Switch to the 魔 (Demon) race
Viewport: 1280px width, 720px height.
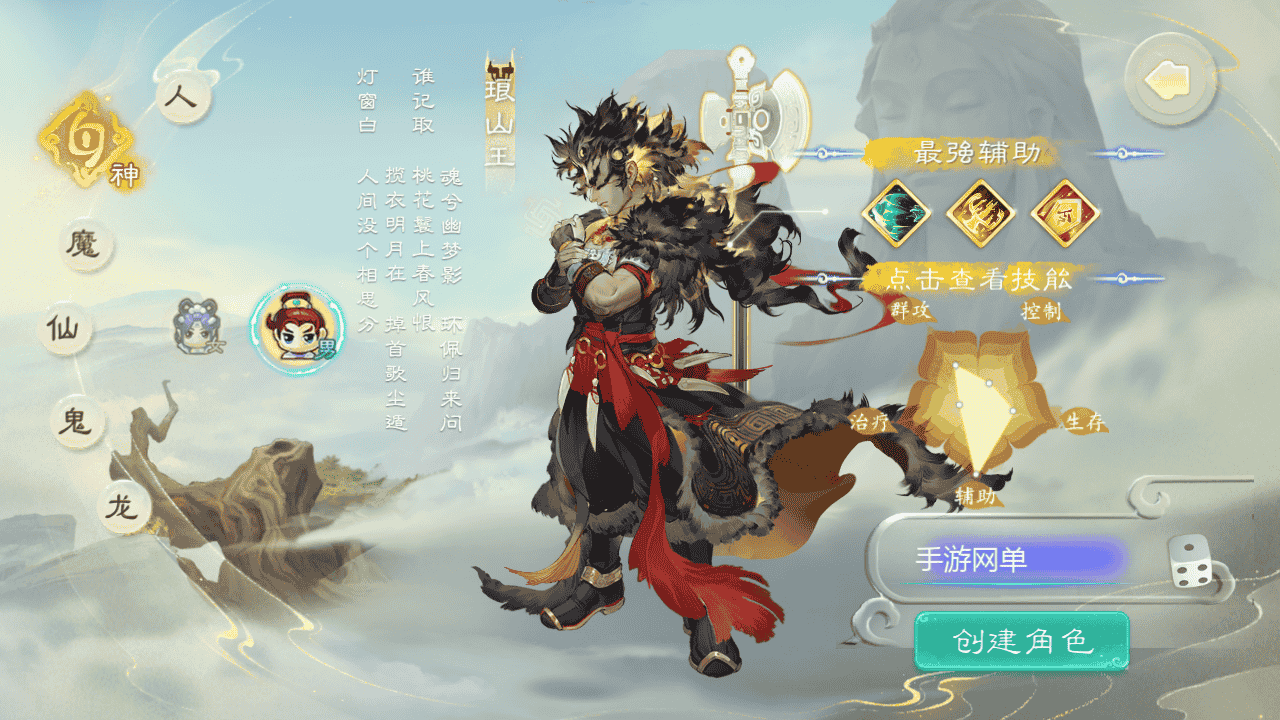click(x=86, y=245)
